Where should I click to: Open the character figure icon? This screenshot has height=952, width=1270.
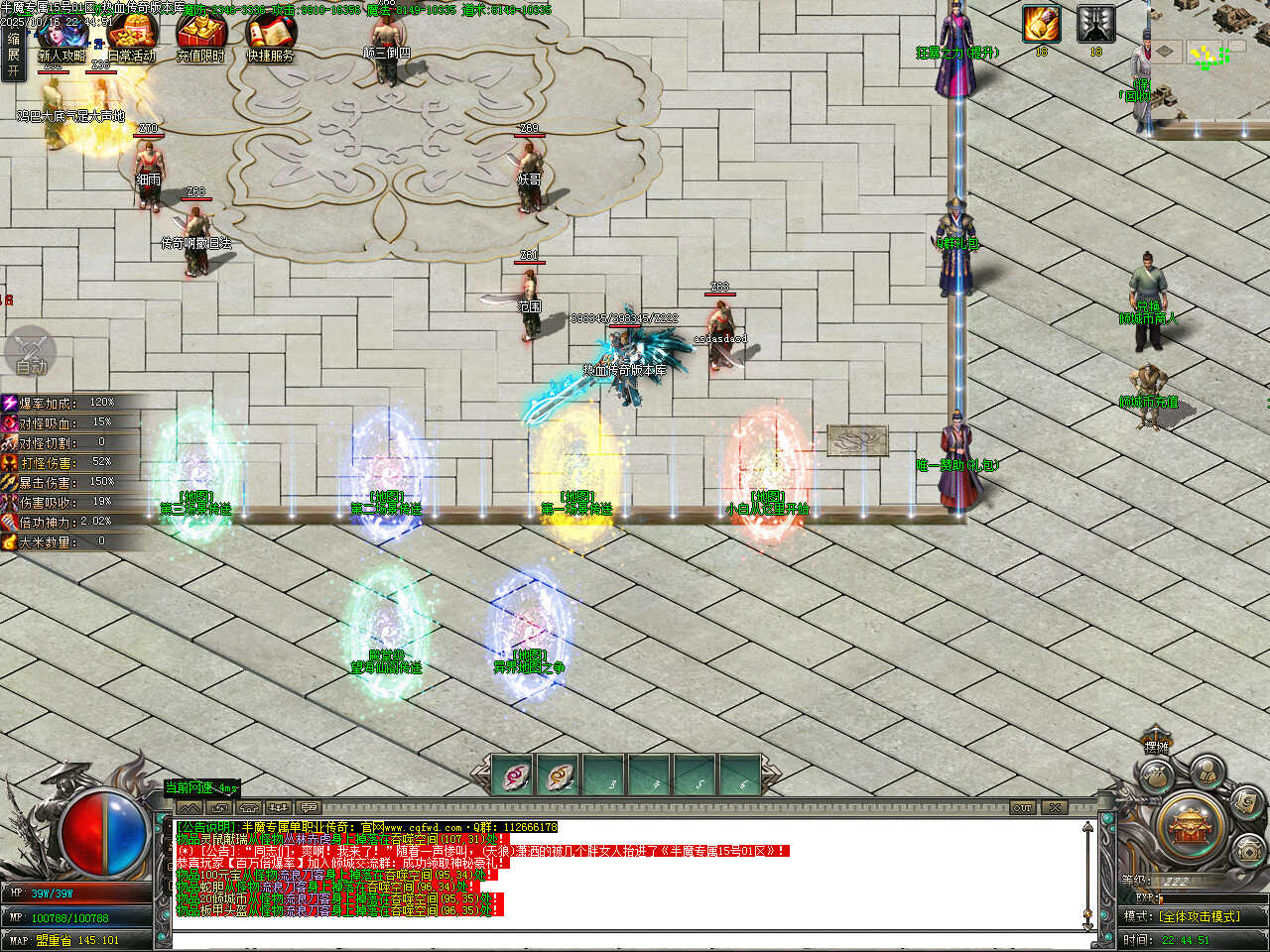click(x=1206, y=770)
